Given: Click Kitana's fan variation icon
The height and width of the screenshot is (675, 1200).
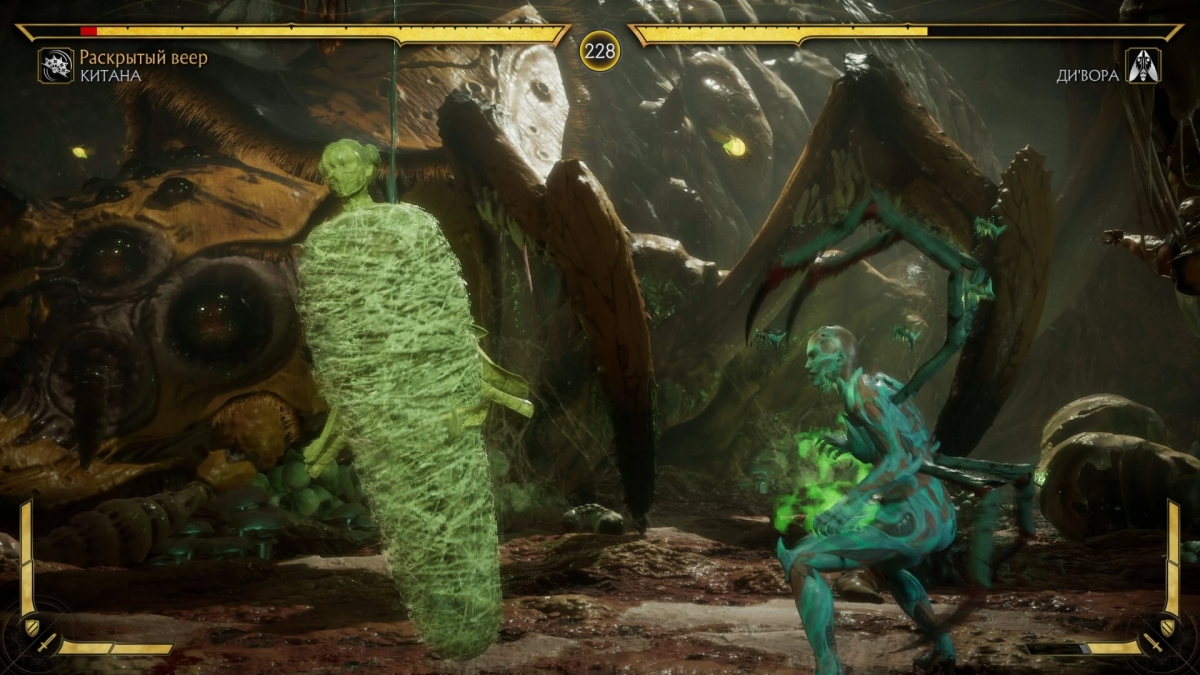Looking at the screenshot, I should [56, 66].
